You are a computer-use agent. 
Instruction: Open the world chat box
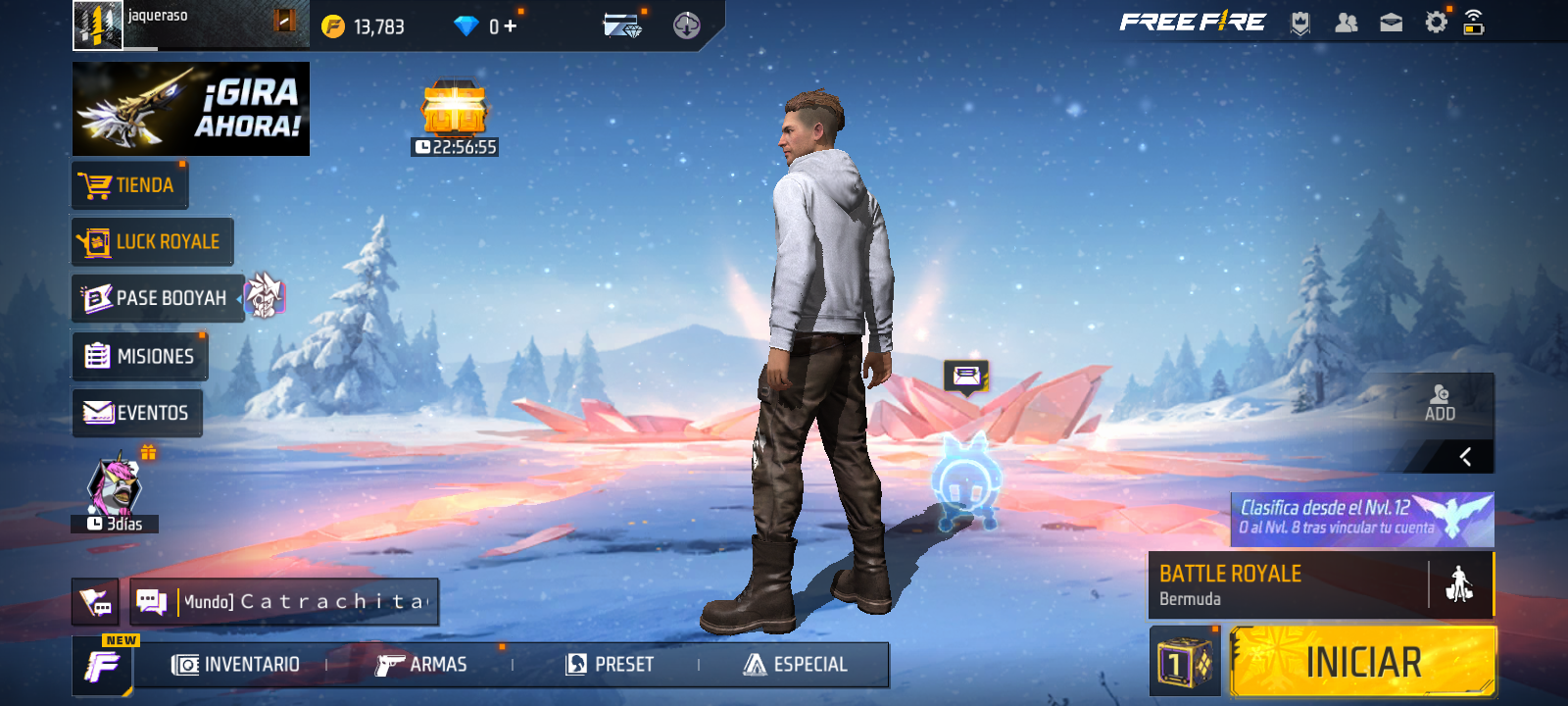pos(284,601)
